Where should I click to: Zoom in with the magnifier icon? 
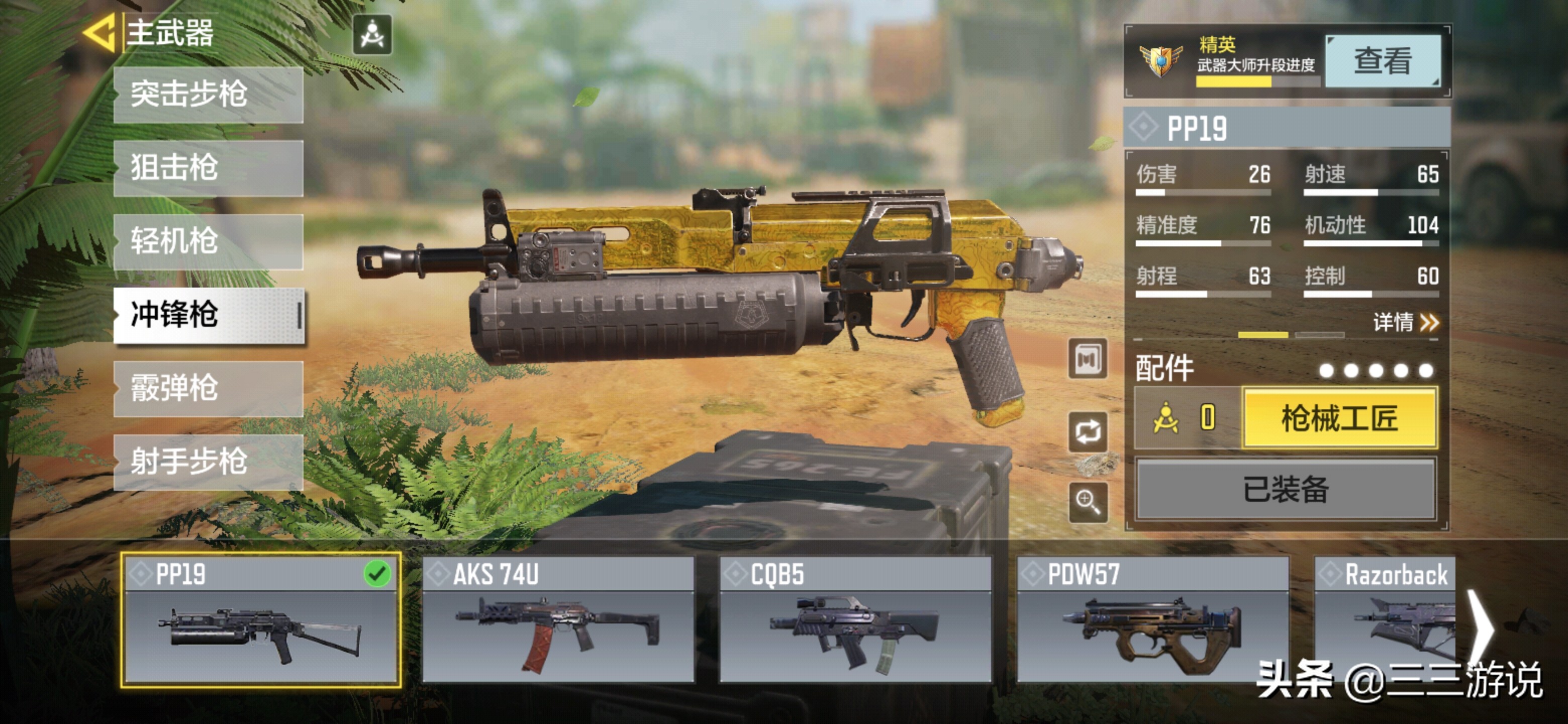click(x=1088, y=502)
